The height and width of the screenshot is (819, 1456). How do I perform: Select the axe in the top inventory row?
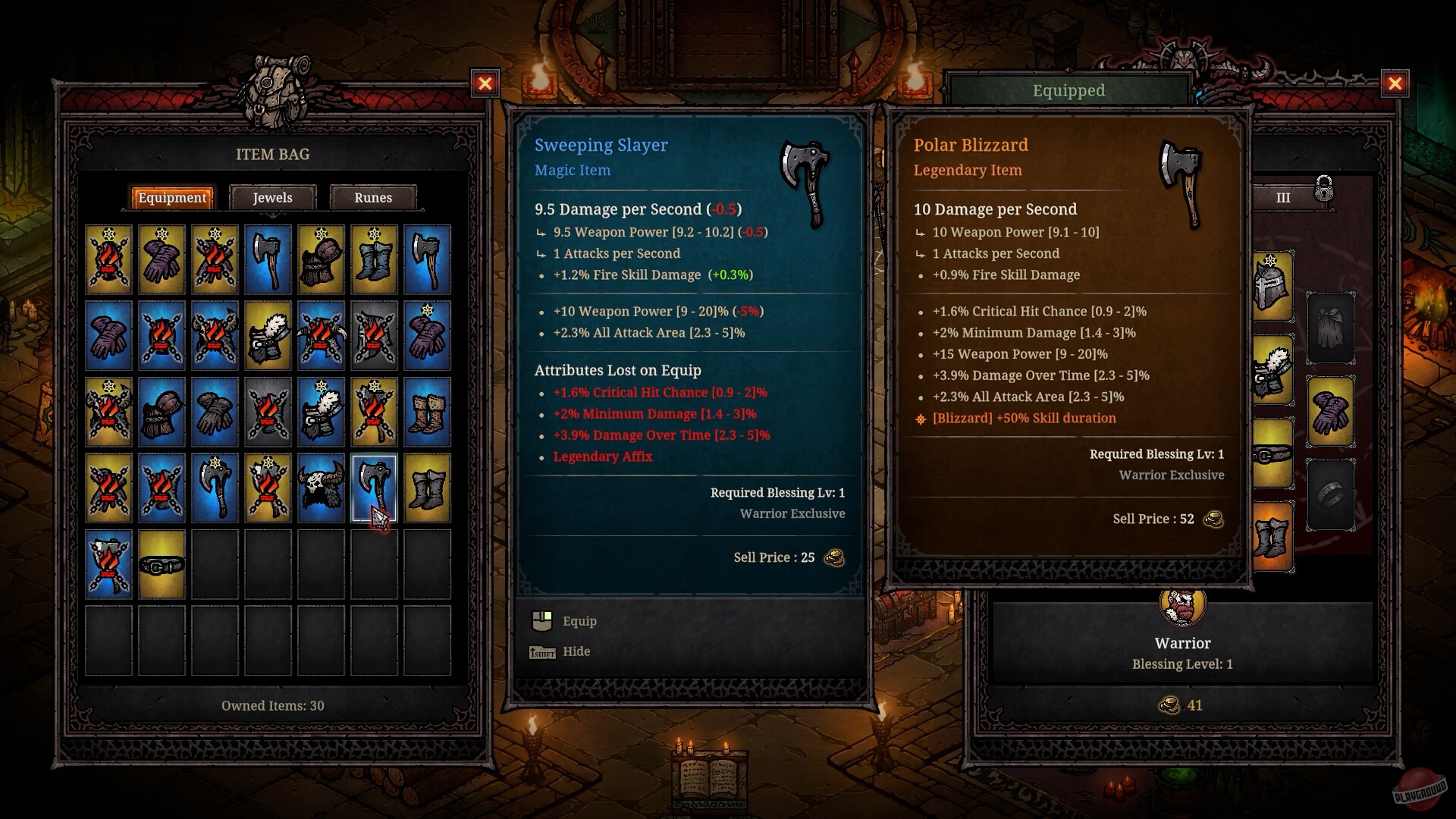(267, 260)
